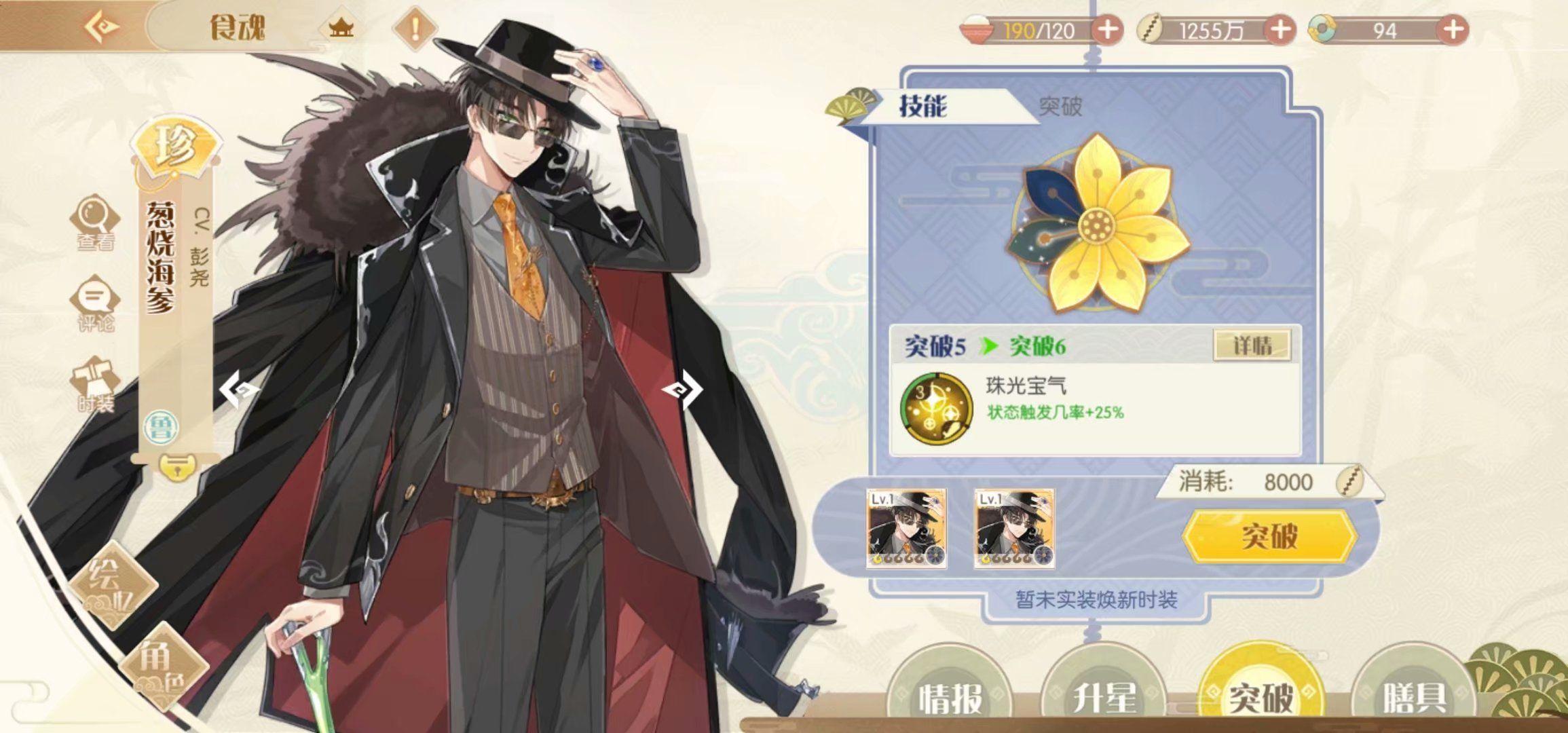The height and width of the screenshot is (733, 1568).
Task: Add stamina with the rice bowl plus
Action: click(x=1107, y=30)
